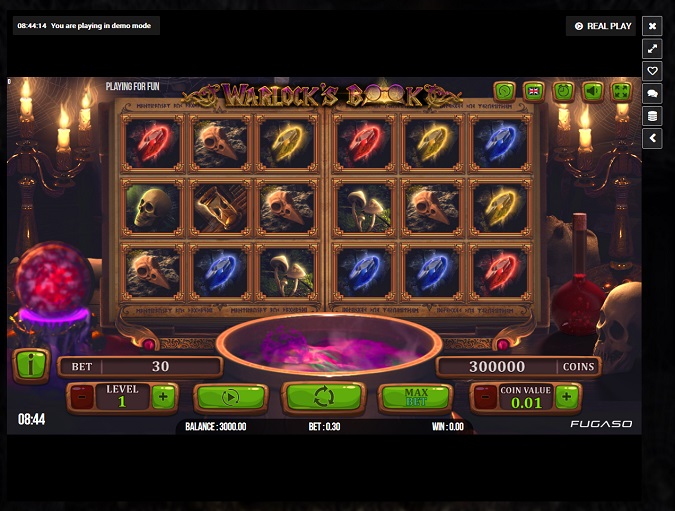Screen dimensions: 675x511
Task: Collapse the side panel with the left arrow
Action: pos(653,138)
